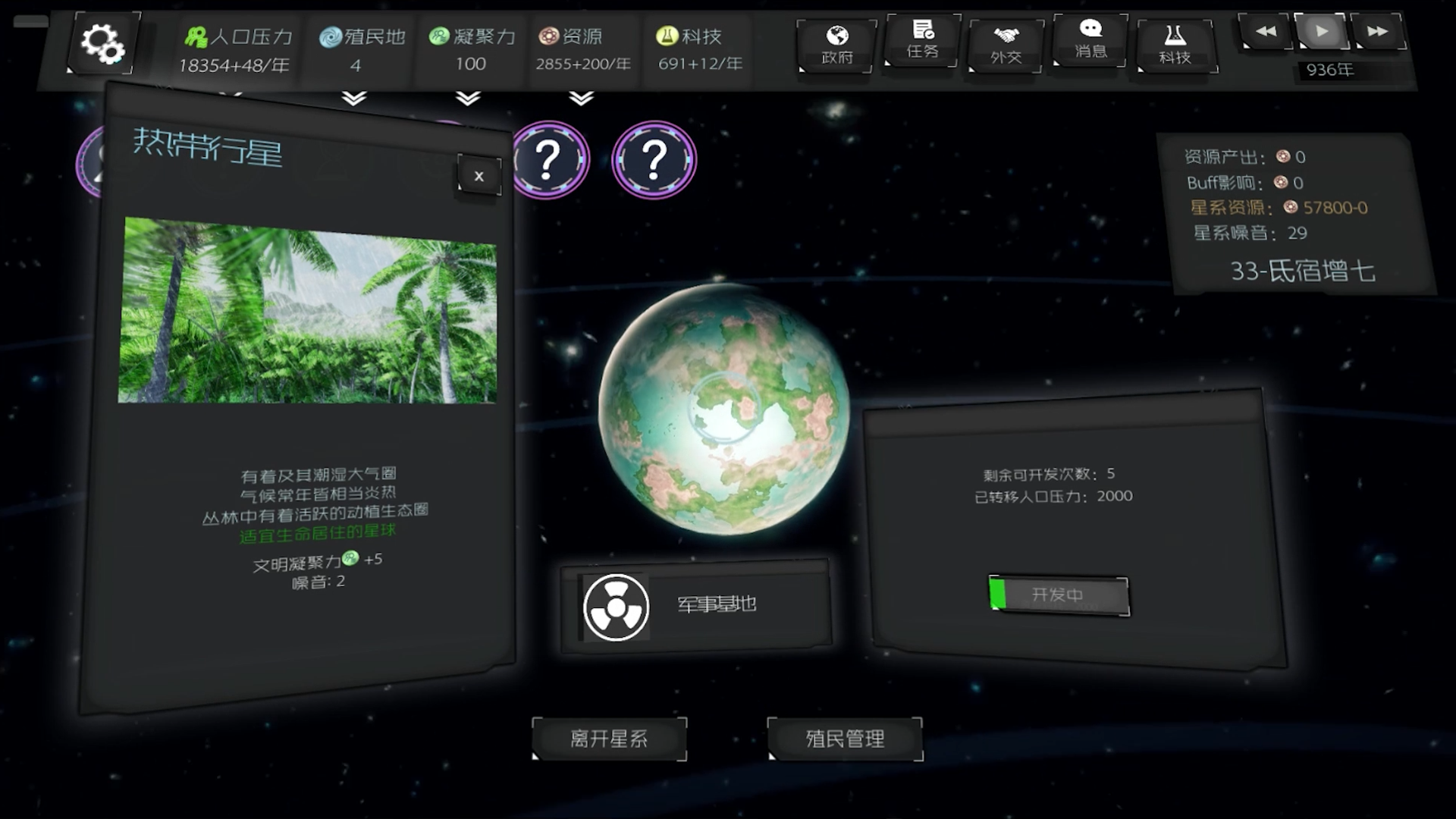The image size is (1456, 819).
Task: Click the 凝聚力 cohesion icon
Action: [x=438, y=34]
